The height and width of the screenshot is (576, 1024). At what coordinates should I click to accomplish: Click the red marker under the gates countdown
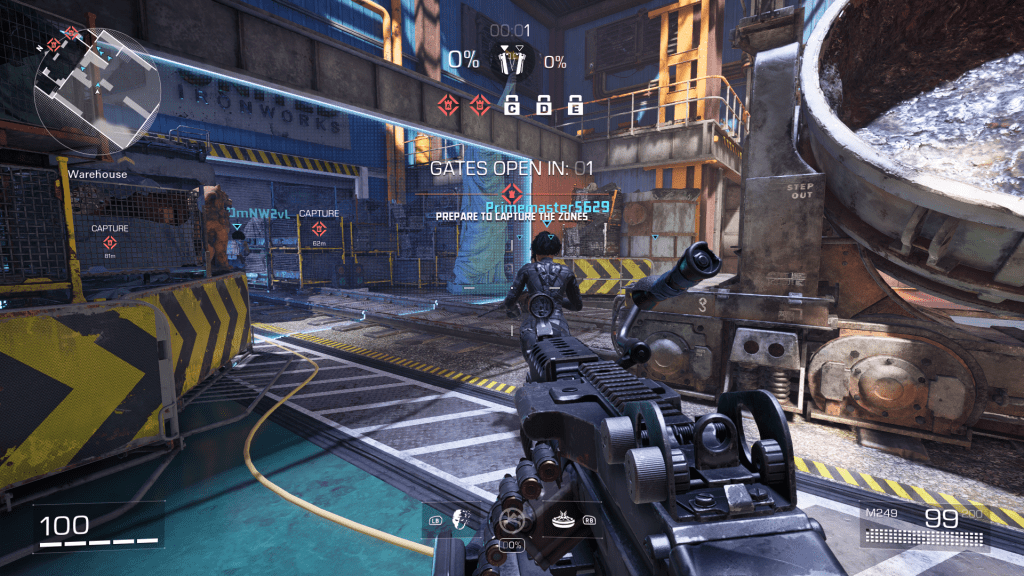click(512, 191)
